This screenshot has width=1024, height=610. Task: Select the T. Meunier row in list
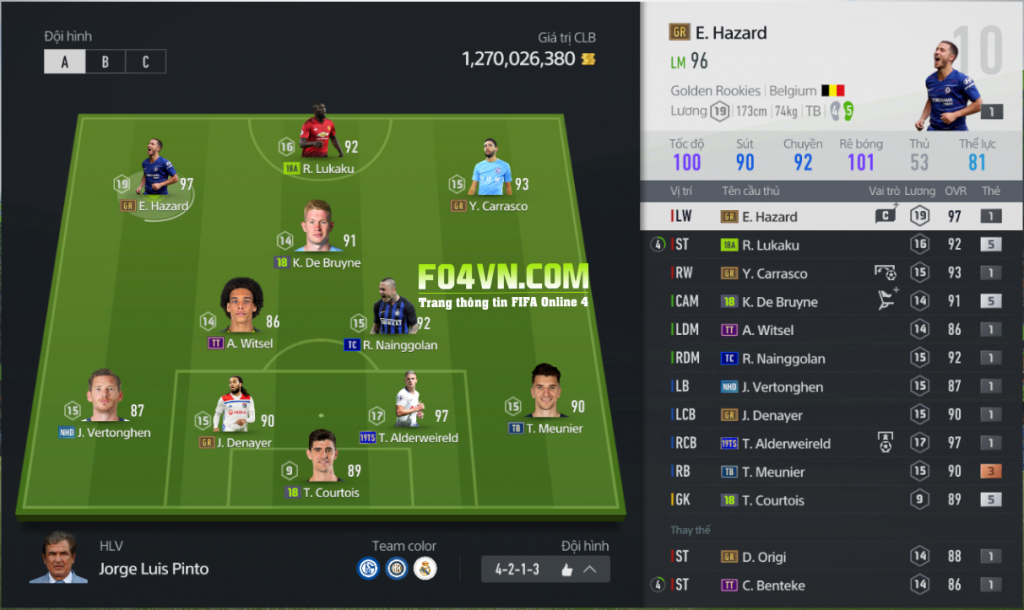point(832,472)
